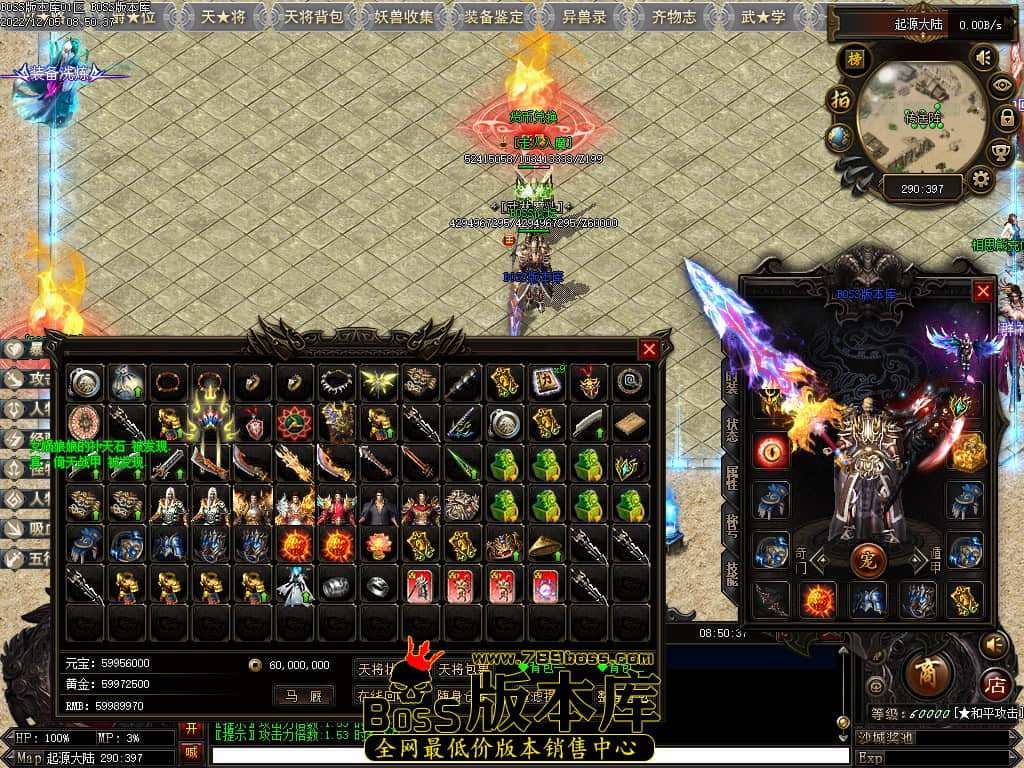Click the gear settings icon near minimap
Viewport: 1024px width, 768px height.
[980, 179]
